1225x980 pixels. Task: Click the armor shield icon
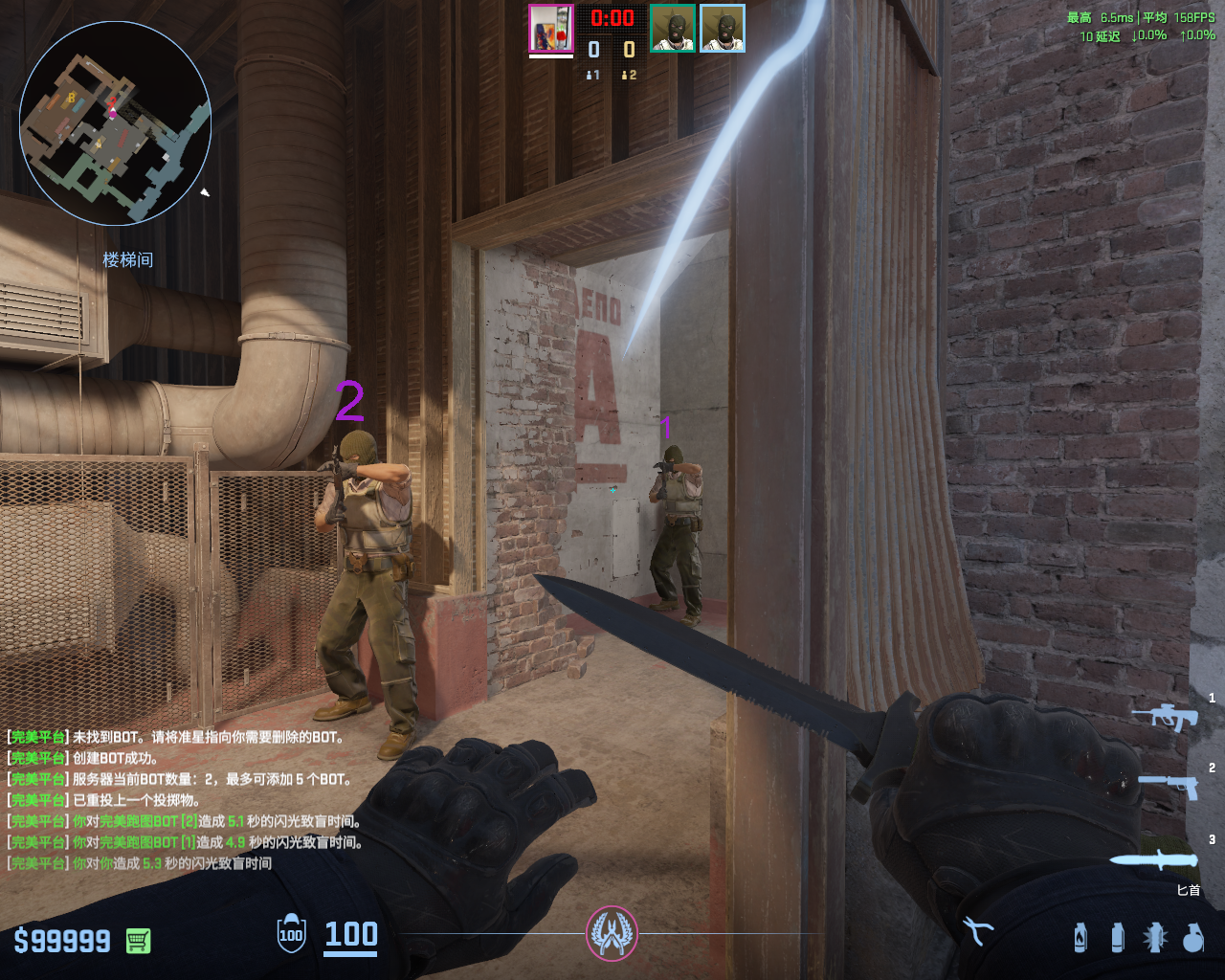[x=291, y=934]
